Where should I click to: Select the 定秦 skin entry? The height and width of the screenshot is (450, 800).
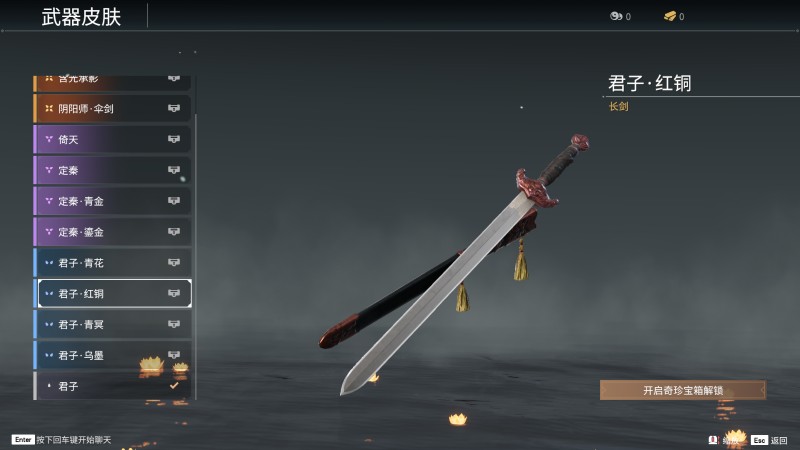[x=112, y=170]
